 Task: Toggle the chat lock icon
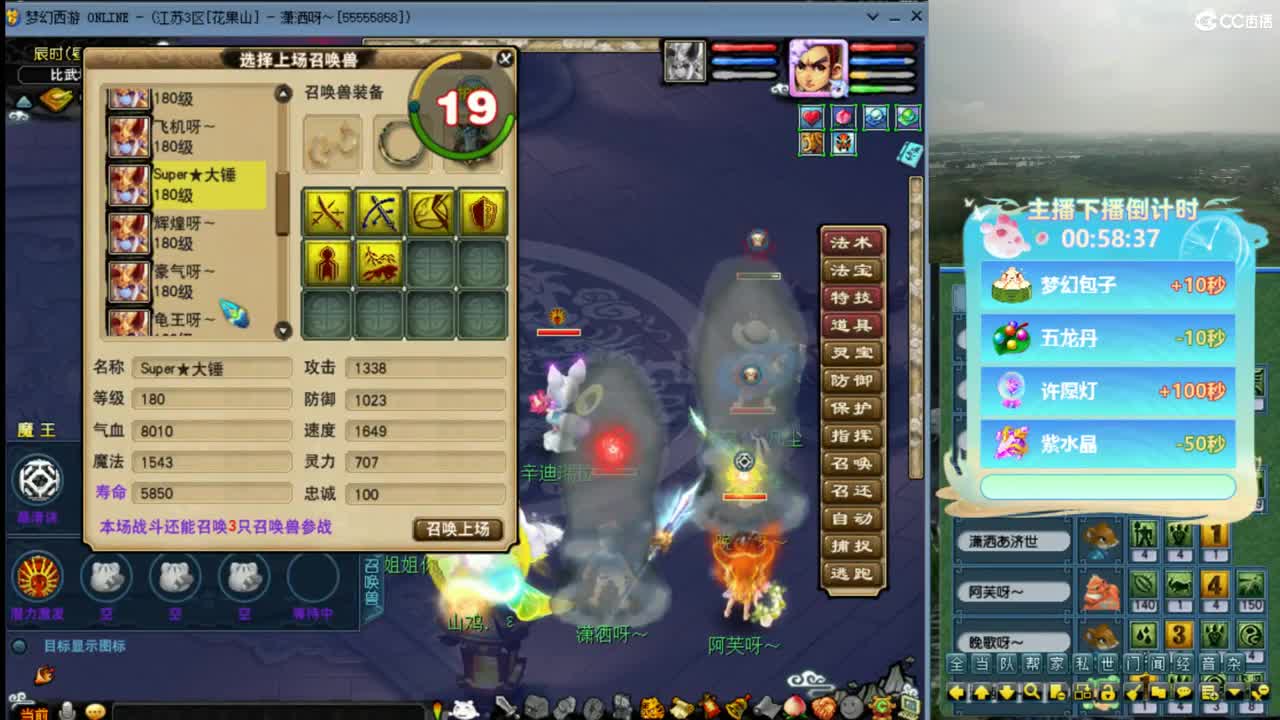1108,692
